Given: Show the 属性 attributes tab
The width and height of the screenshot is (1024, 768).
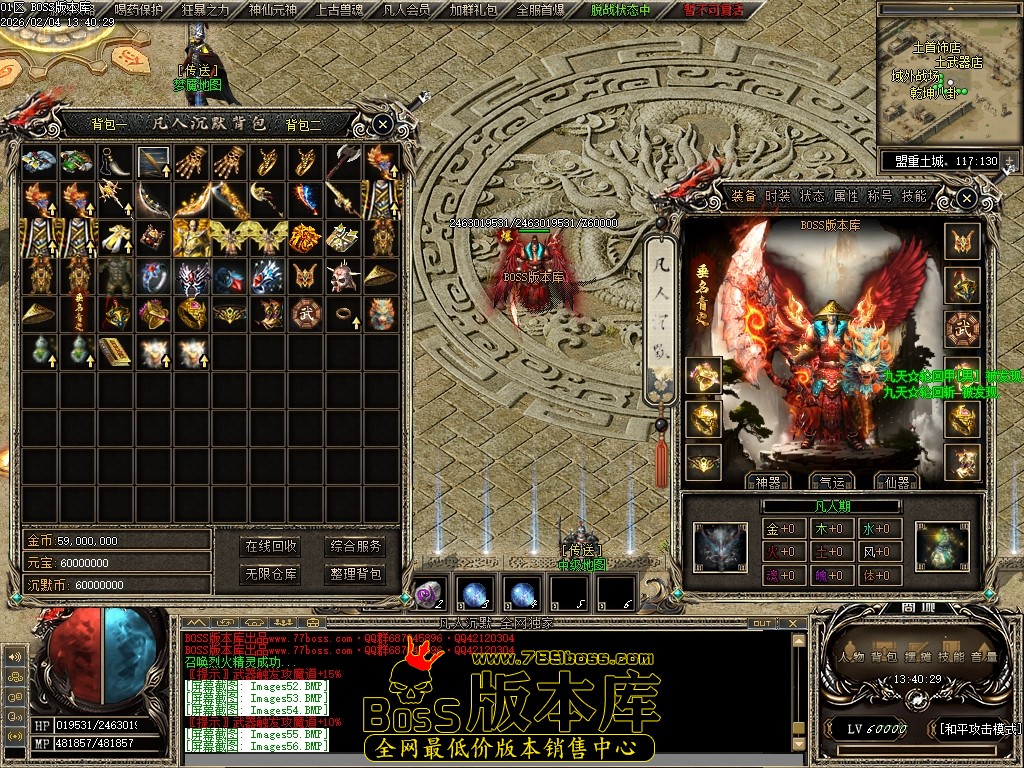Looking at the screenshot, I should click(846, 196).
